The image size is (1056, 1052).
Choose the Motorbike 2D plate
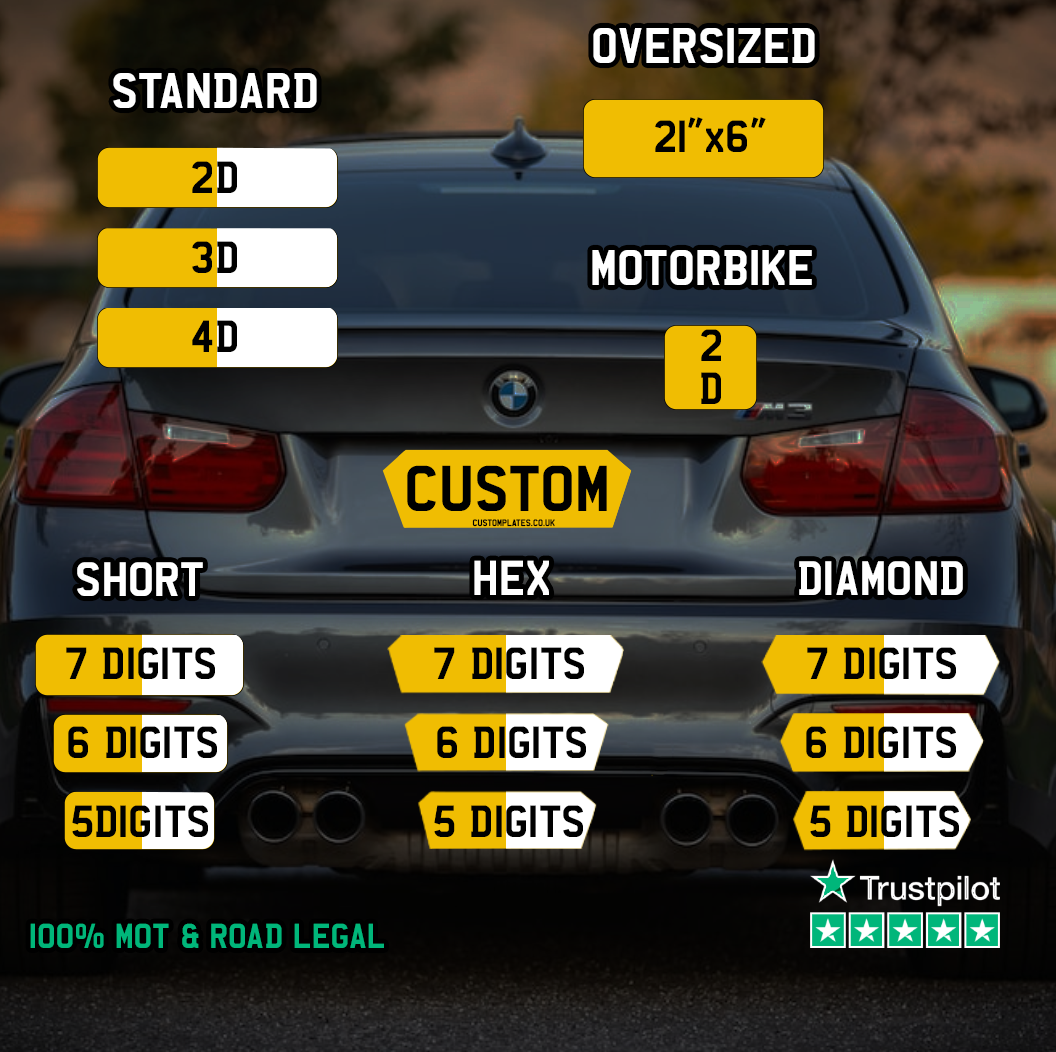[710, 368]
